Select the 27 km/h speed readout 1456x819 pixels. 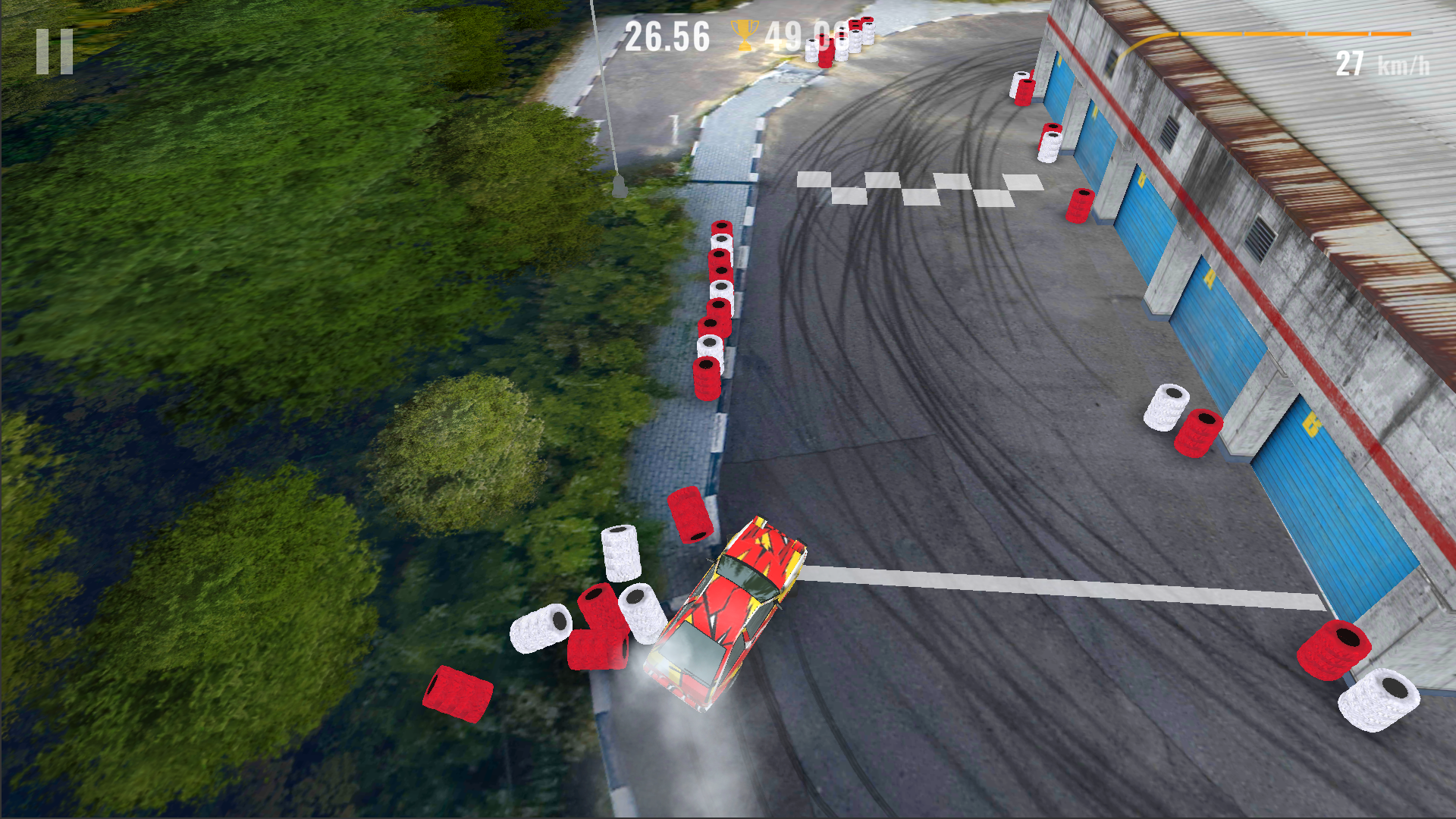[x=1380, y=63]
